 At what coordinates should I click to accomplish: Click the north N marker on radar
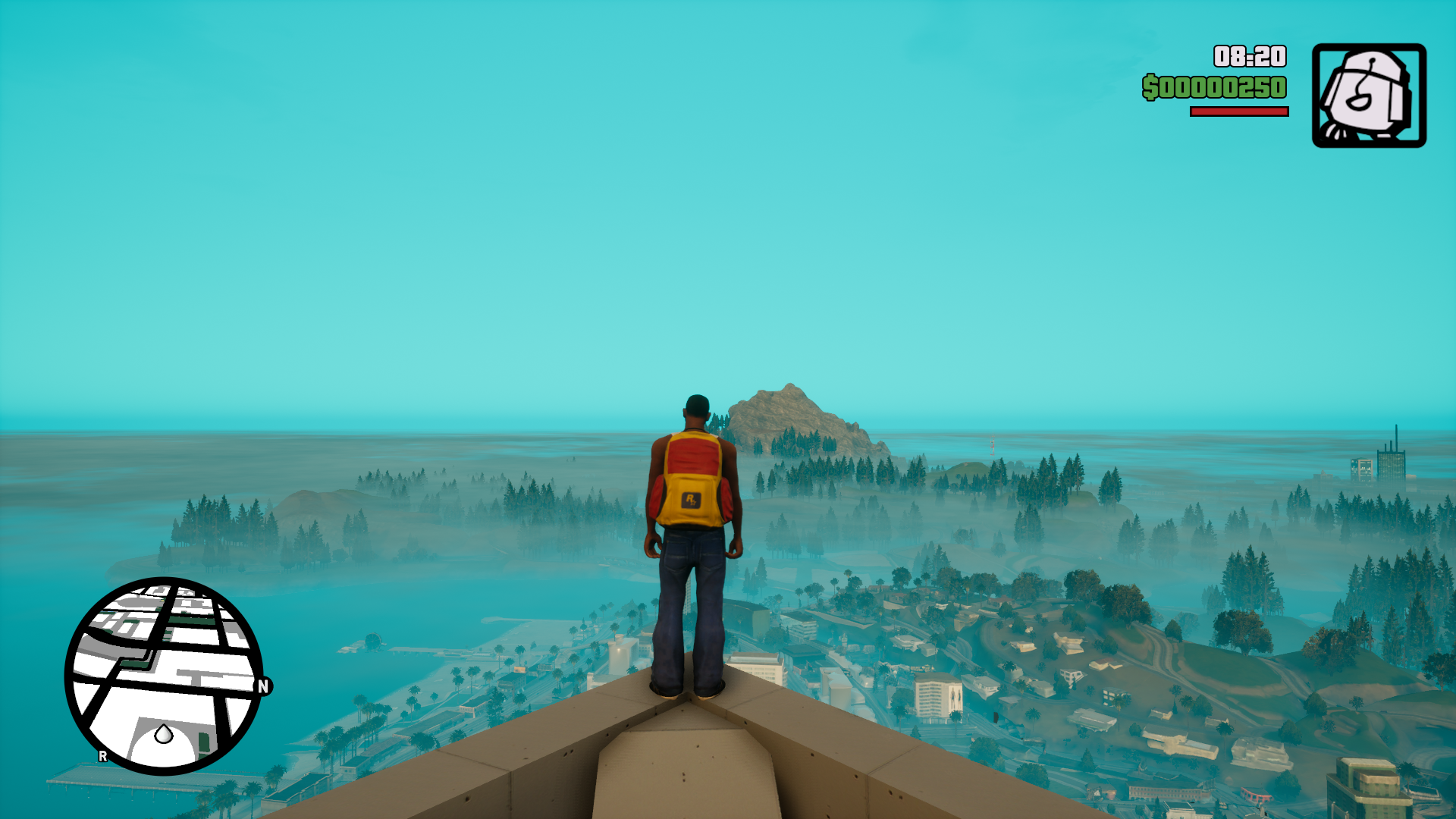(263, 686)
